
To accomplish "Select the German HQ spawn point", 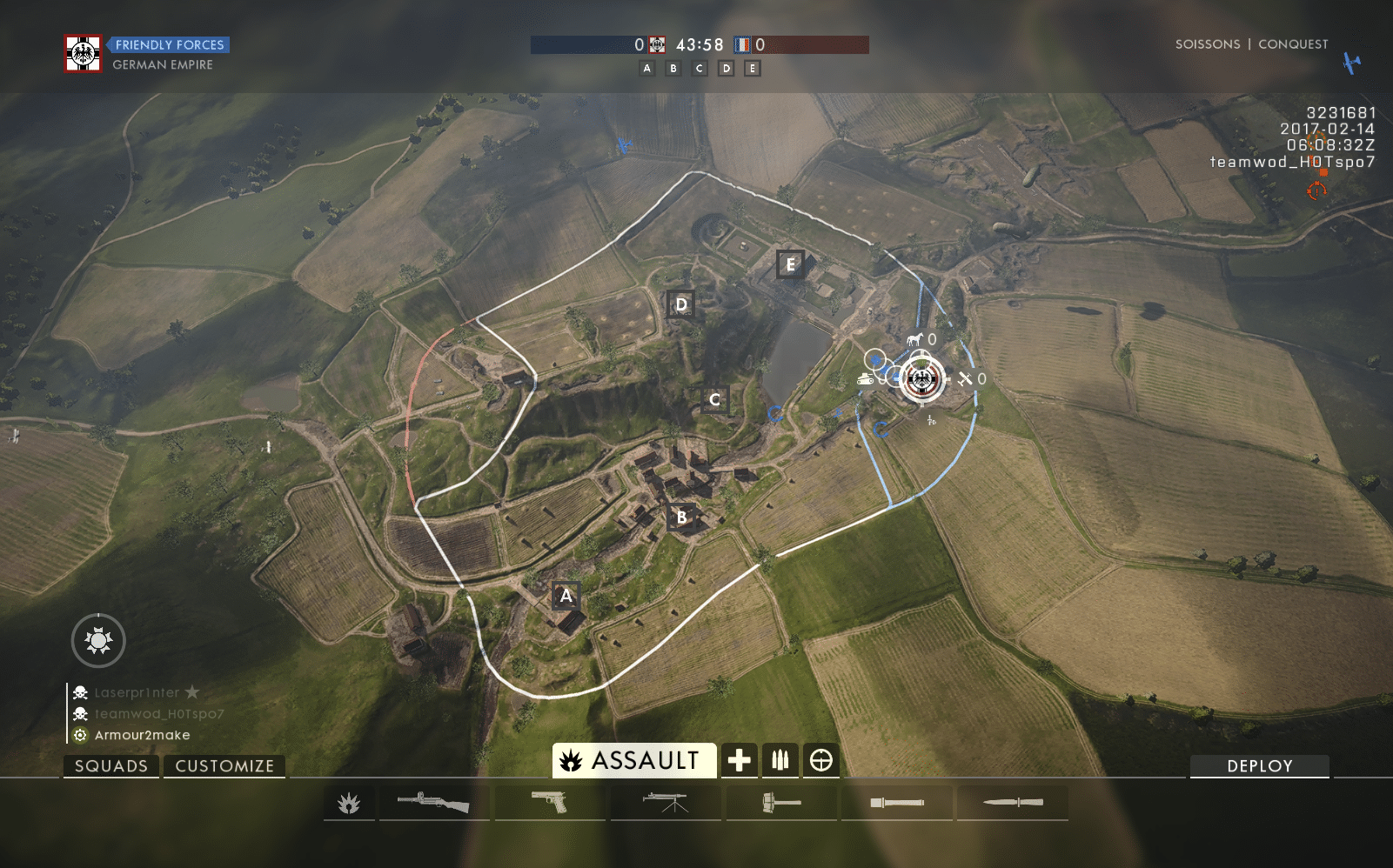I will [x=921, y=379].
